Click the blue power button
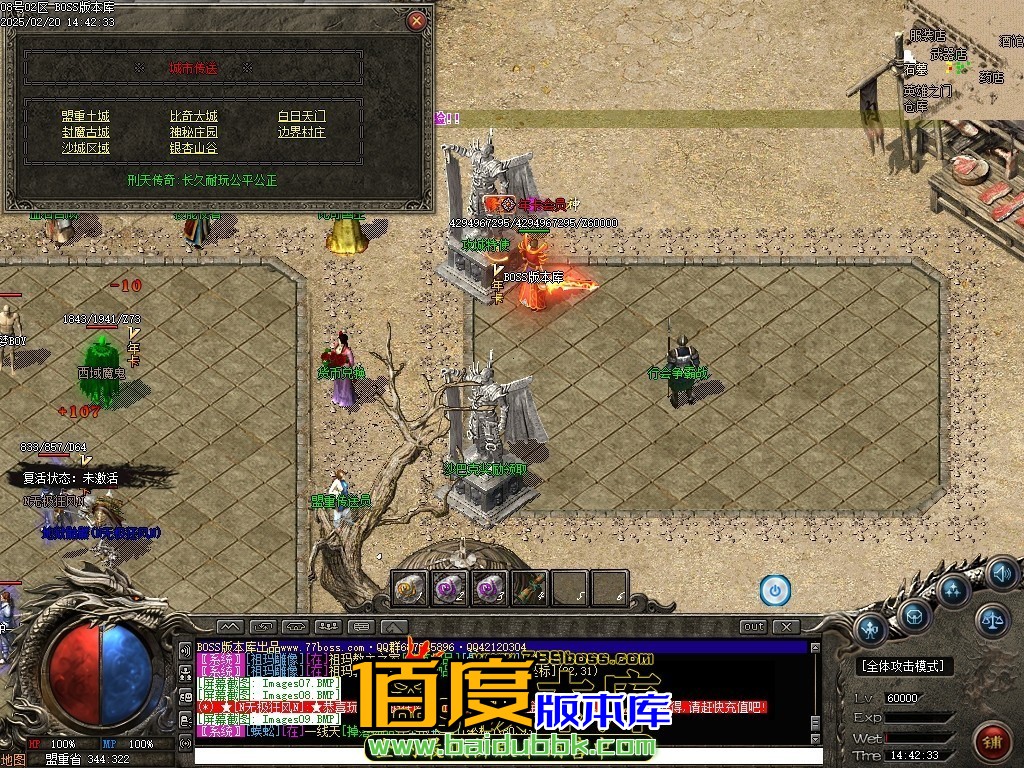This screenshot has width=1024, height=768. 774,590
